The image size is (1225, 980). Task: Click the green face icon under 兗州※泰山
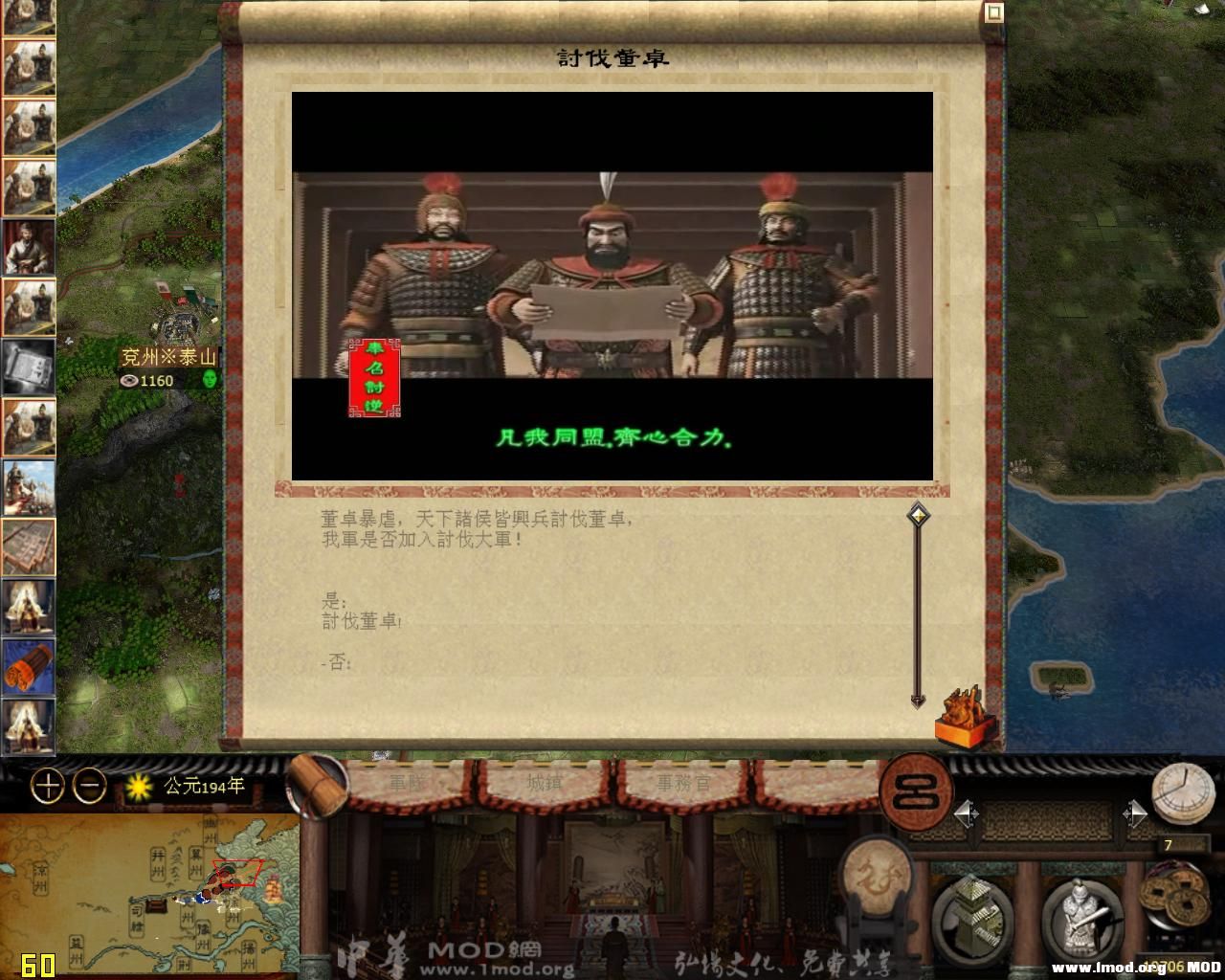(211, 380)
